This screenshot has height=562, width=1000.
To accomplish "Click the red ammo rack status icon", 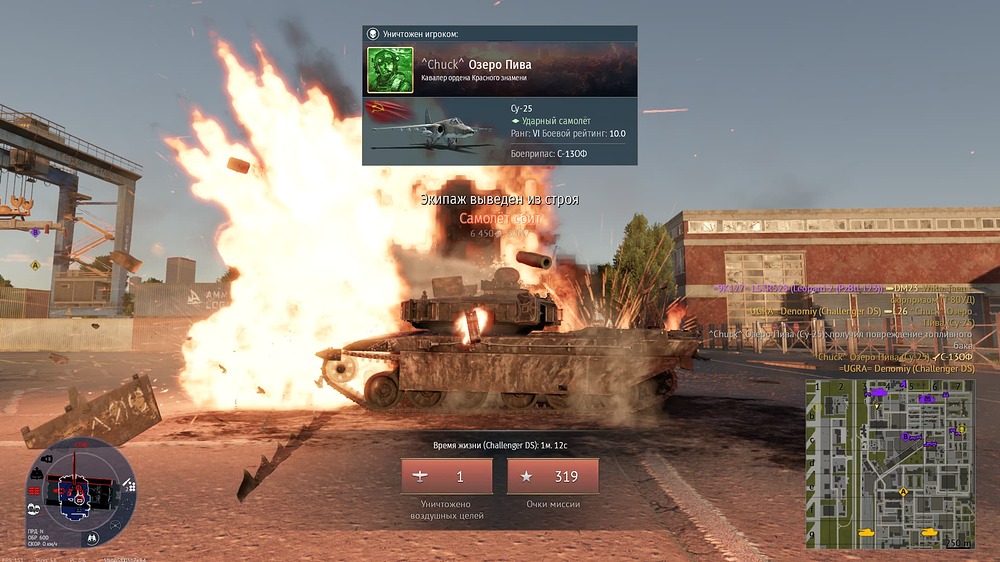I will [x=34, y=491].
